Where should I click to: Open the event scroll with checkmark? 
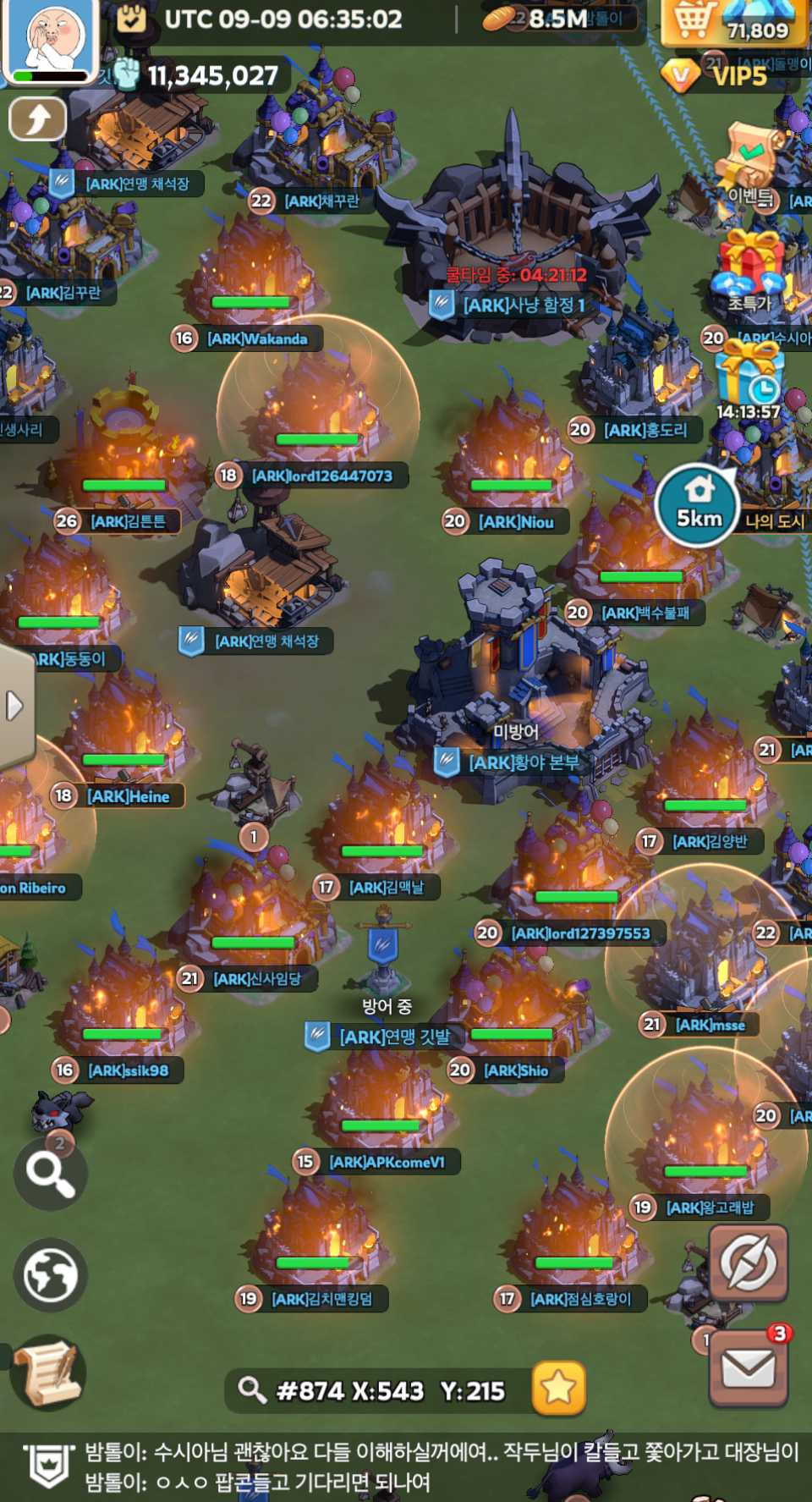click(x=749, y=161)
